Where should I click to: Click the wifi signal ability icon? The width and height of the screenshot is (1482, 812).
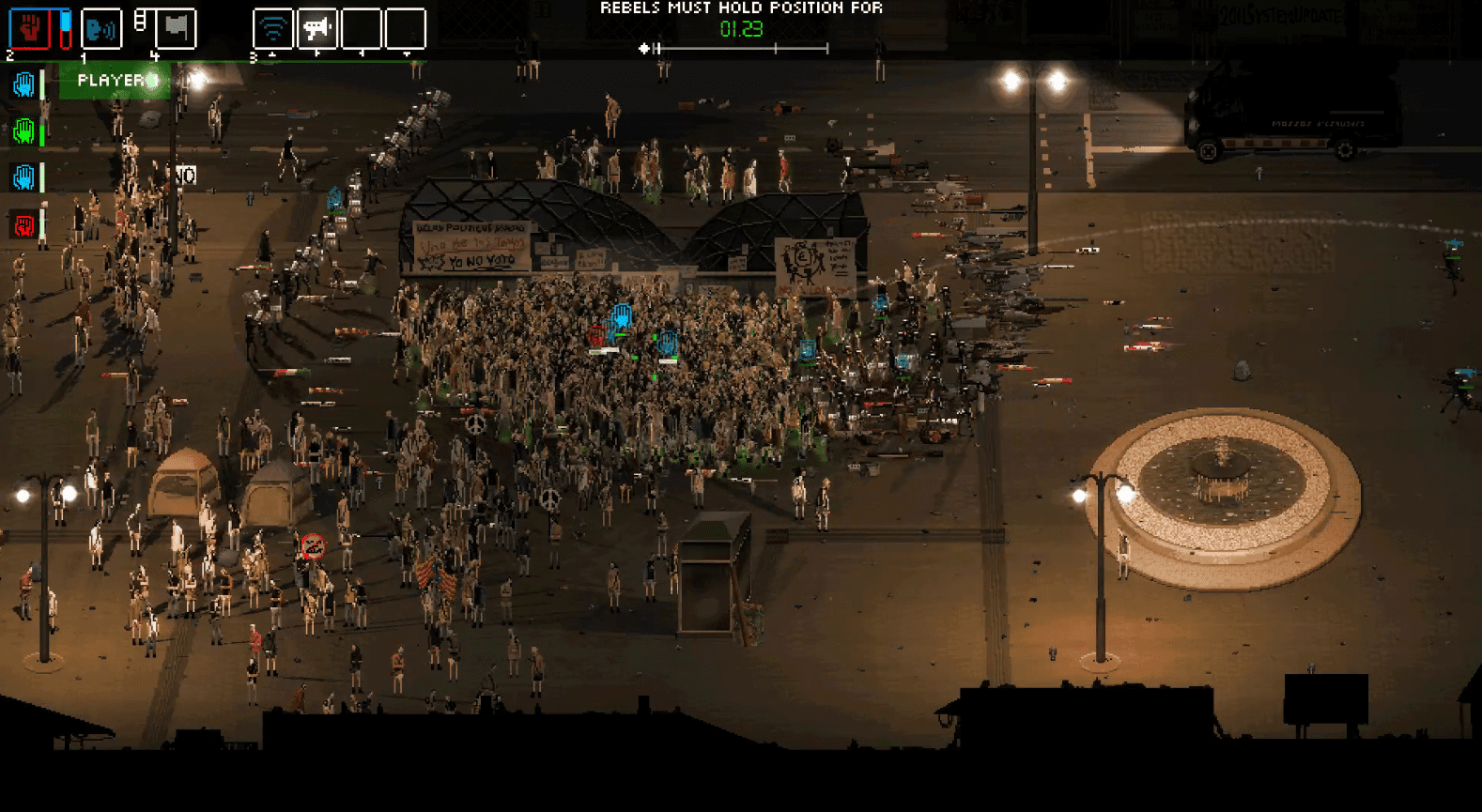(x=272, y=28)
